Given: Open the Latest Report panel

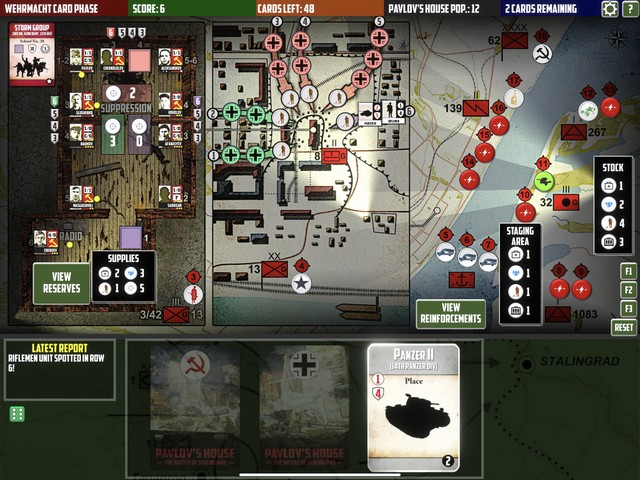Looking at the screenshot, I should [58, 369].
